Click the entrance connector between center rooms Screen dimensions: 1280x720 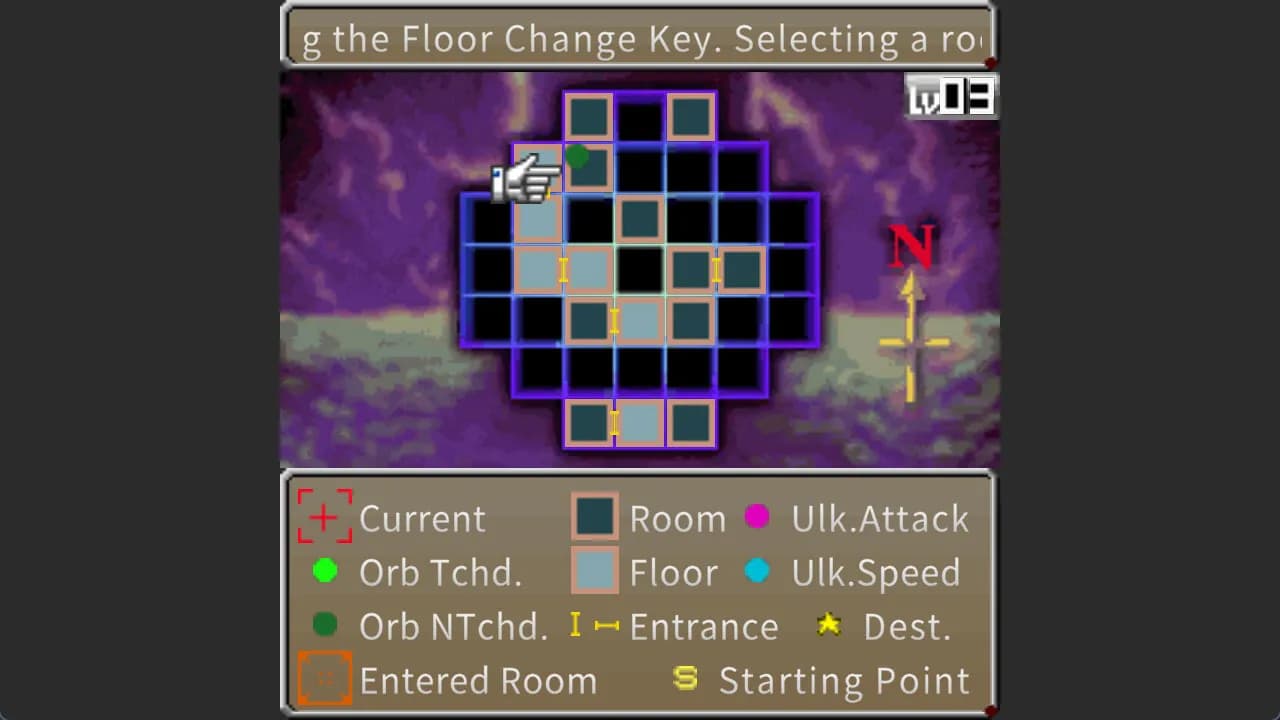[x=615, y=320]
